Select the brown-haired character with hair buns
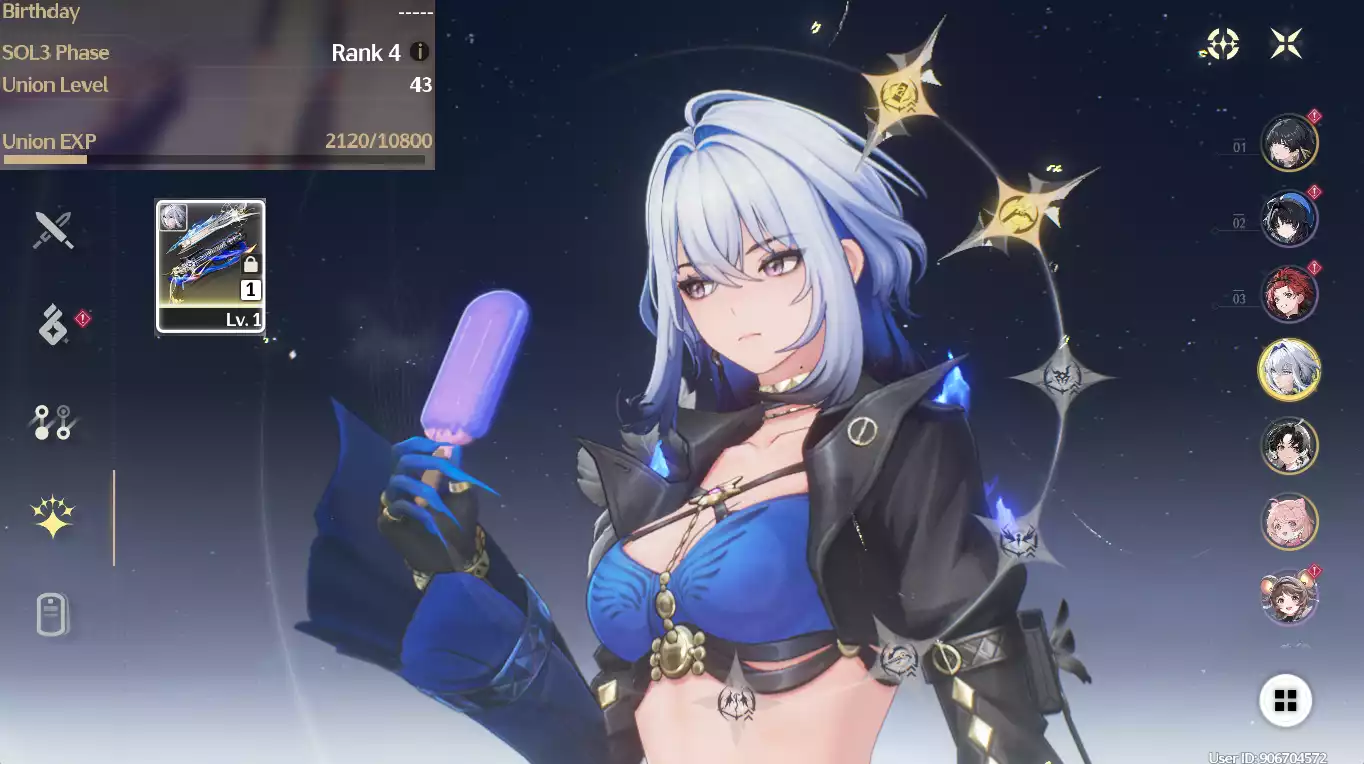This screenshot has width=1364, height=764. pos(1288,597)
